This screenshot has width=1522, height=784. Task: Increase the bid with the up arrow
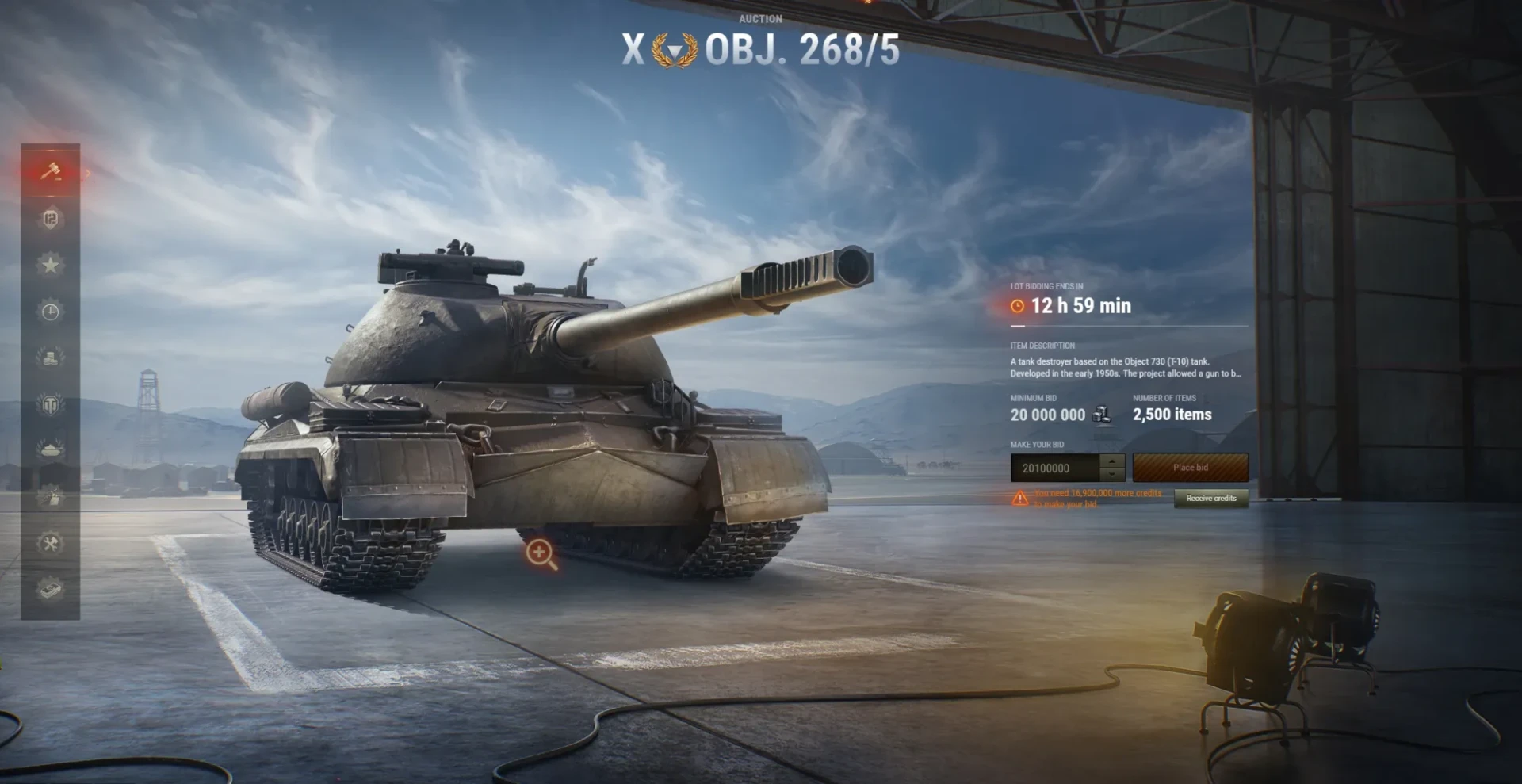(1113, 461)
